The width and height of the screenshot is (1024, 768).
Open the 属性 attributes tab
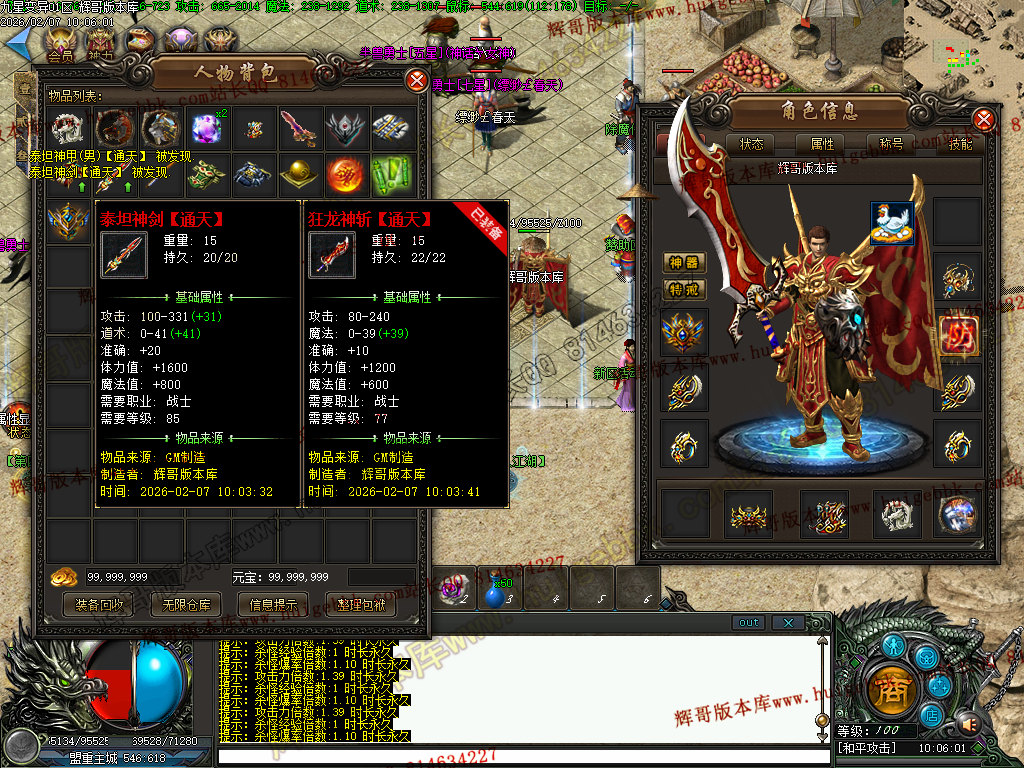[x=821, y=144]
